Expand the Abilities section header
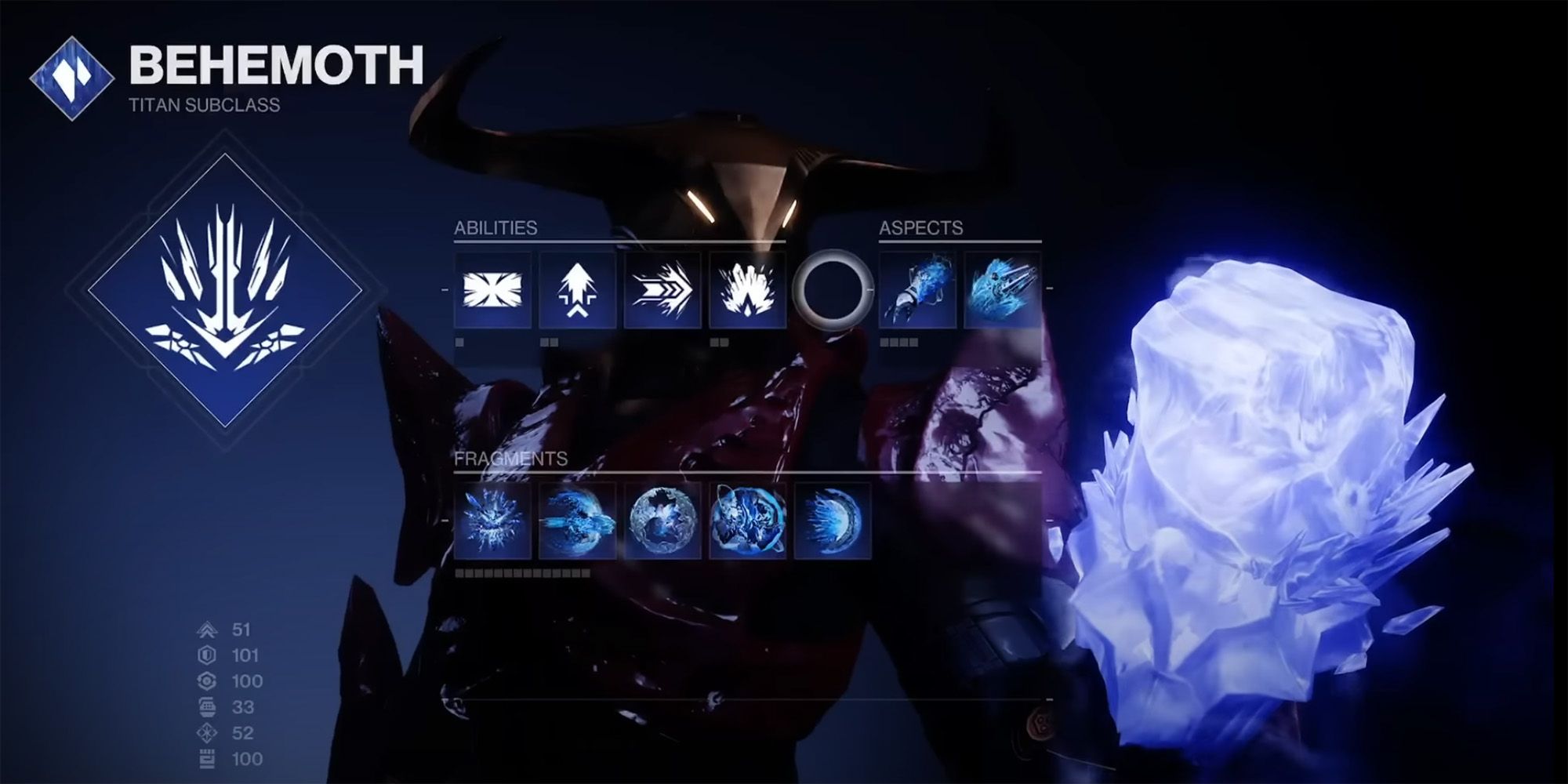 [x=495, y=228]
